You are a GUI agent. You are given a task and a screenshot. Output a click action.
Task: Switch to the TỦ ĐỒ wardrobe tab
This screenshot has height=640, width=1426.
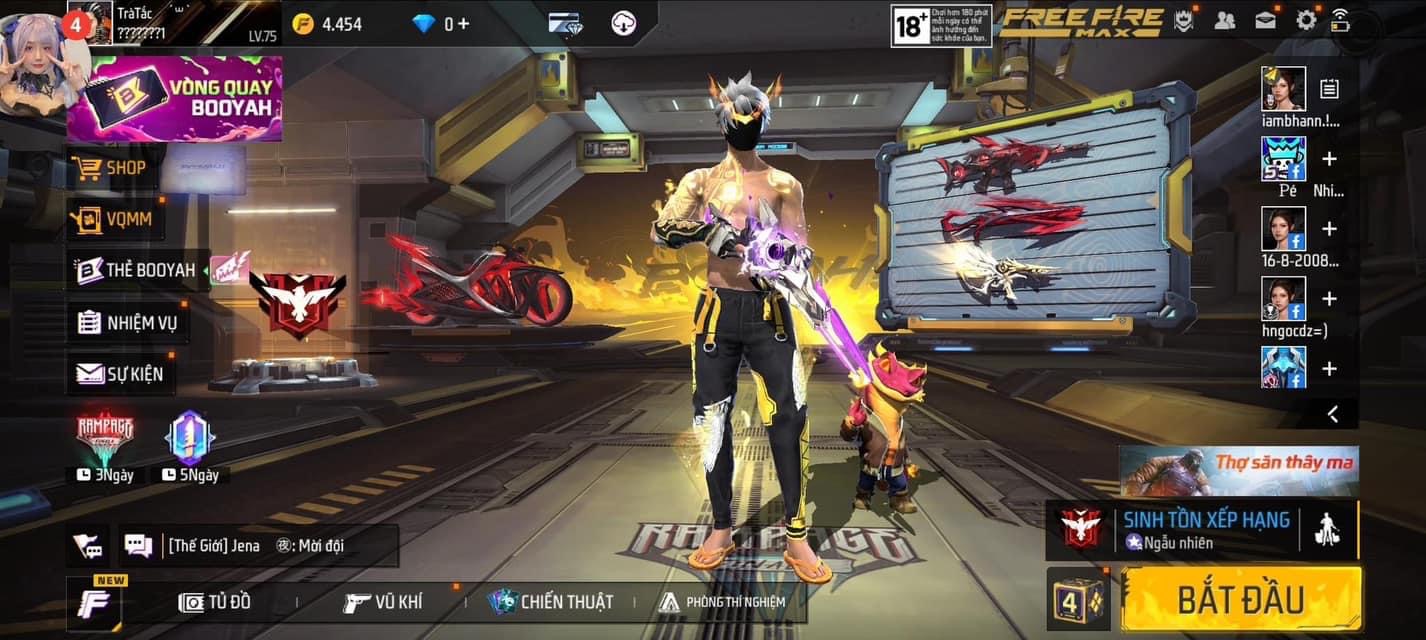click(x=214, y=602)
